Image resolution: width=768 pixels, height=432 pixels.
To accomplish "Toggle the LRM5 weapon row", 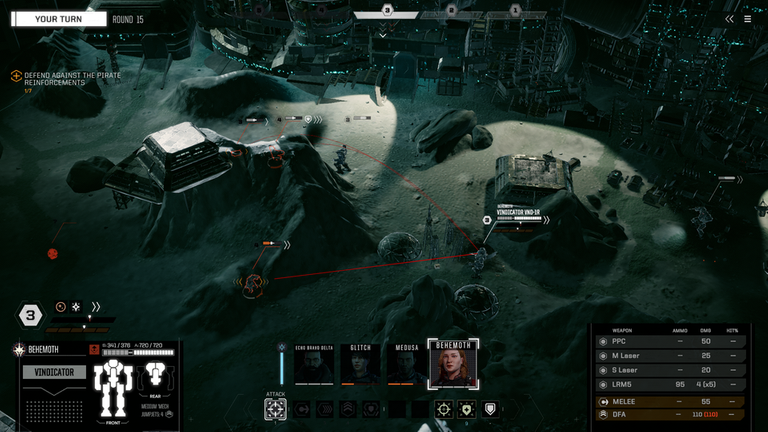I will coord(670,384).
